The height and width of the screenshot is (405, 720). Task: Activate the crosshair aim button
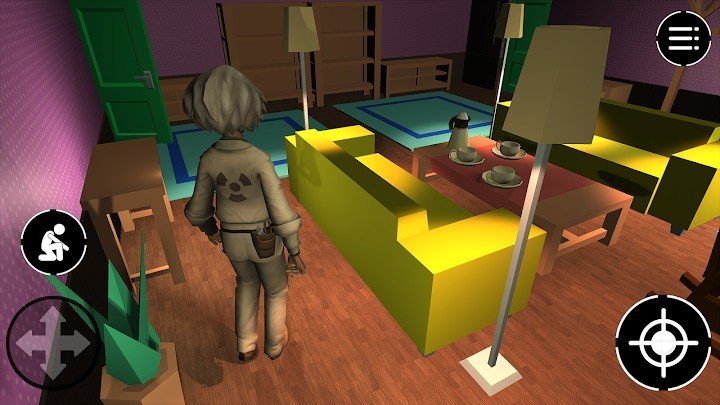coord(663,342)
